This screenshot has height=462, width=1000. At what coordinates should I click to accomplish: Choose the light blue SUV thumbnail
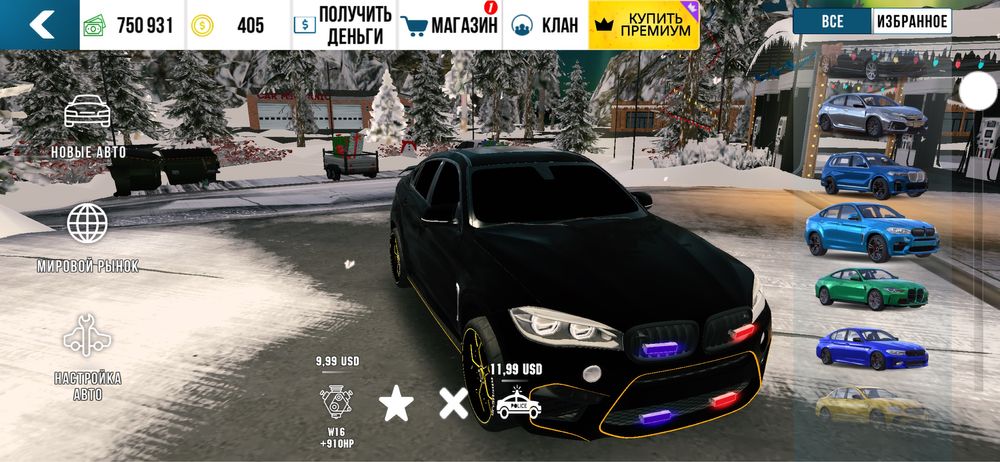[x=870, y=232]
